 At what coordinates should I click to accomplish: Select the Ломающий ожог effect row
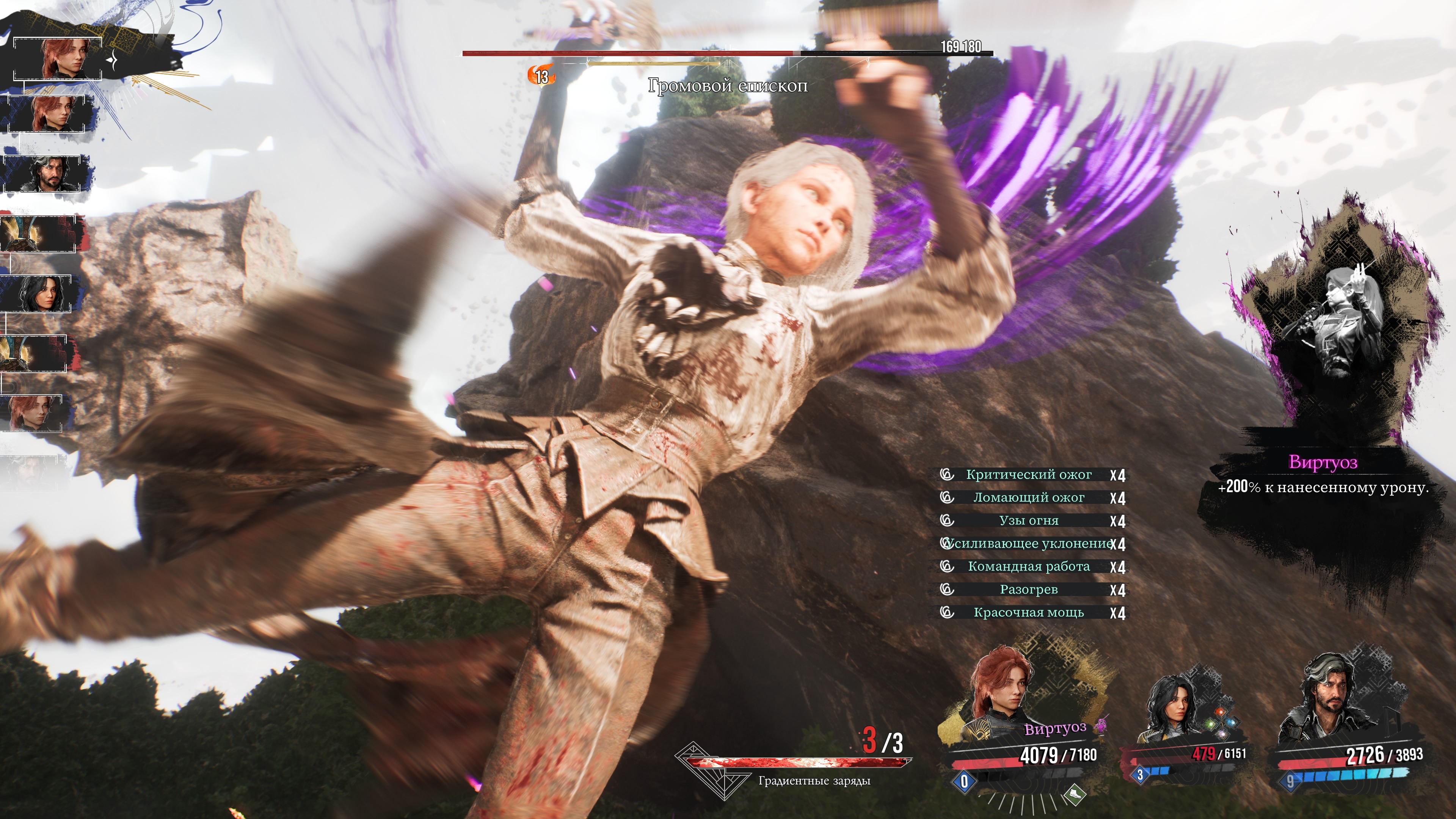pos(1029,498)
